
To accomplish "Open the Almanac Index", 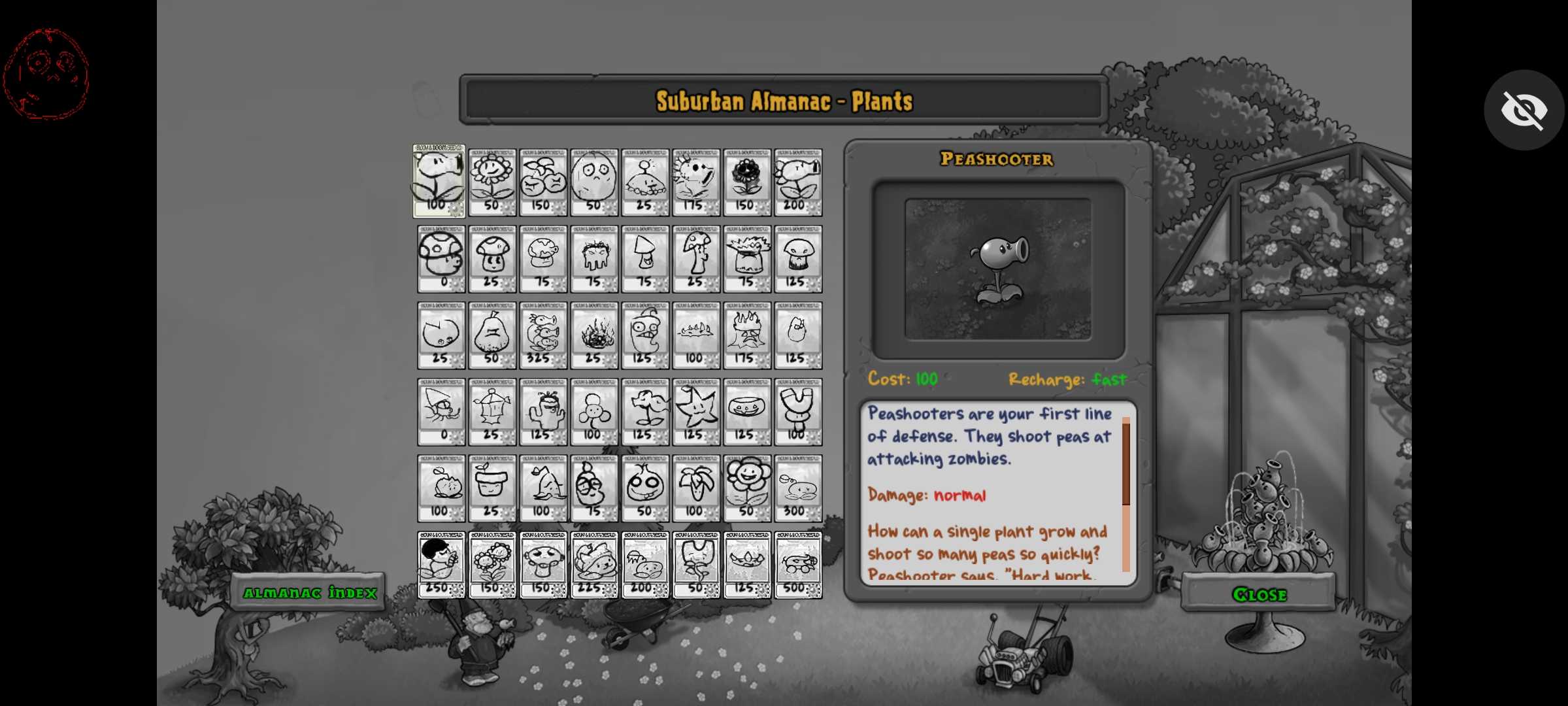I will 309,592.
